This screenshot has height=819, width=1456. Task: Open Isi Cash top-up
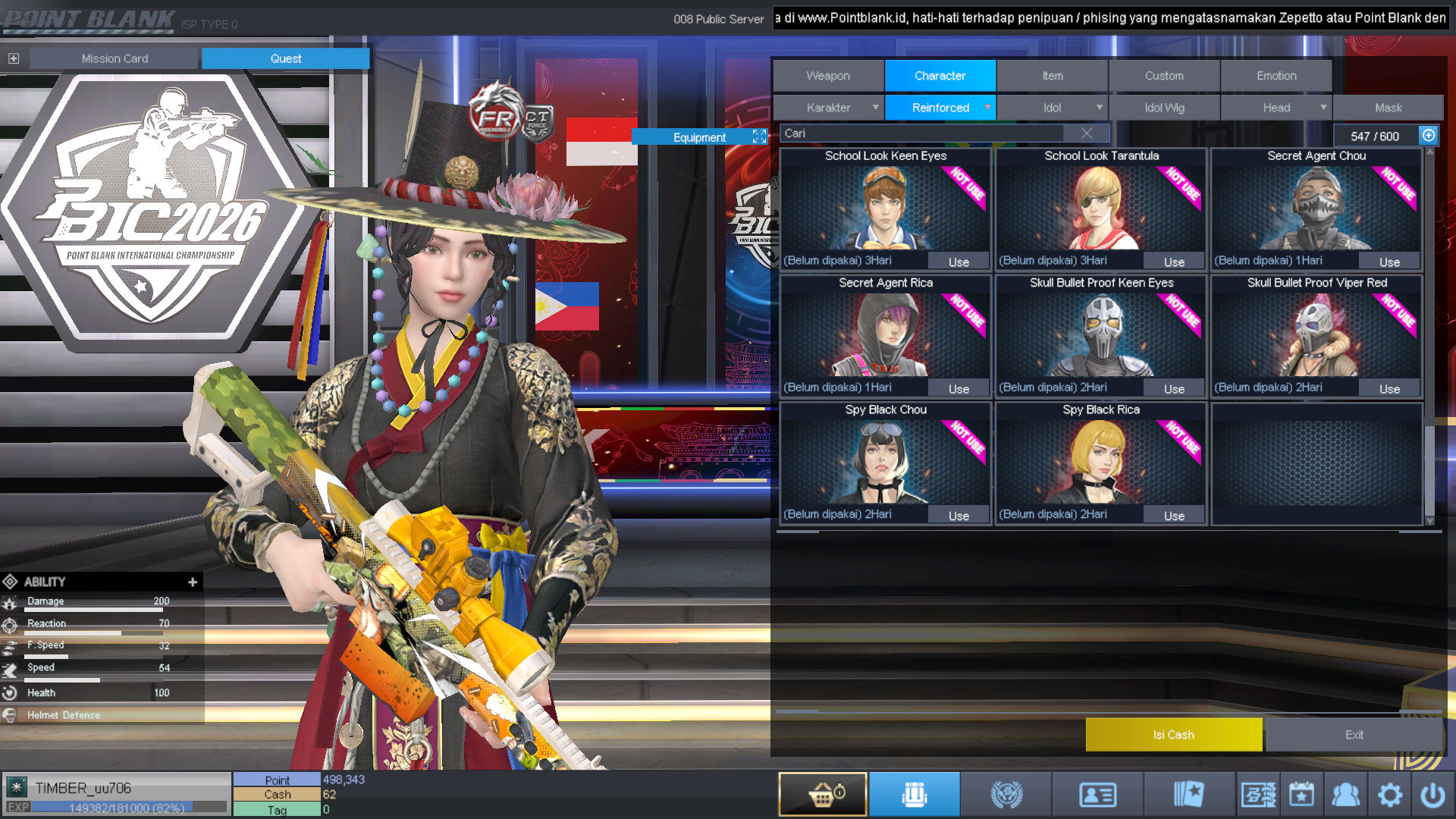pyautogui.click(x=1173, y=735)
